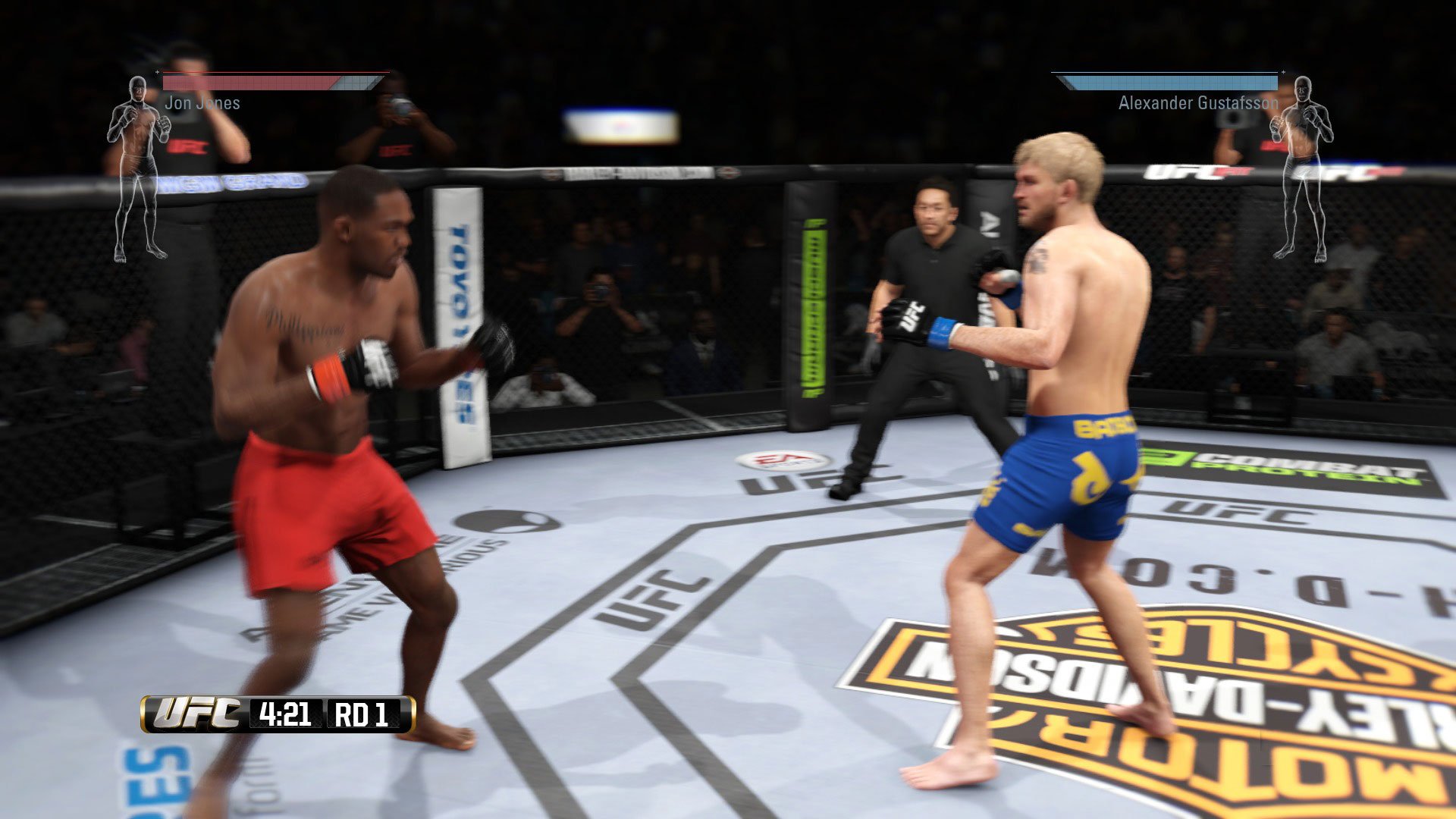Toggle Gustafsson's stamina indicator star
This screenshot has width=1456, height=819.
click(1283, 74)
